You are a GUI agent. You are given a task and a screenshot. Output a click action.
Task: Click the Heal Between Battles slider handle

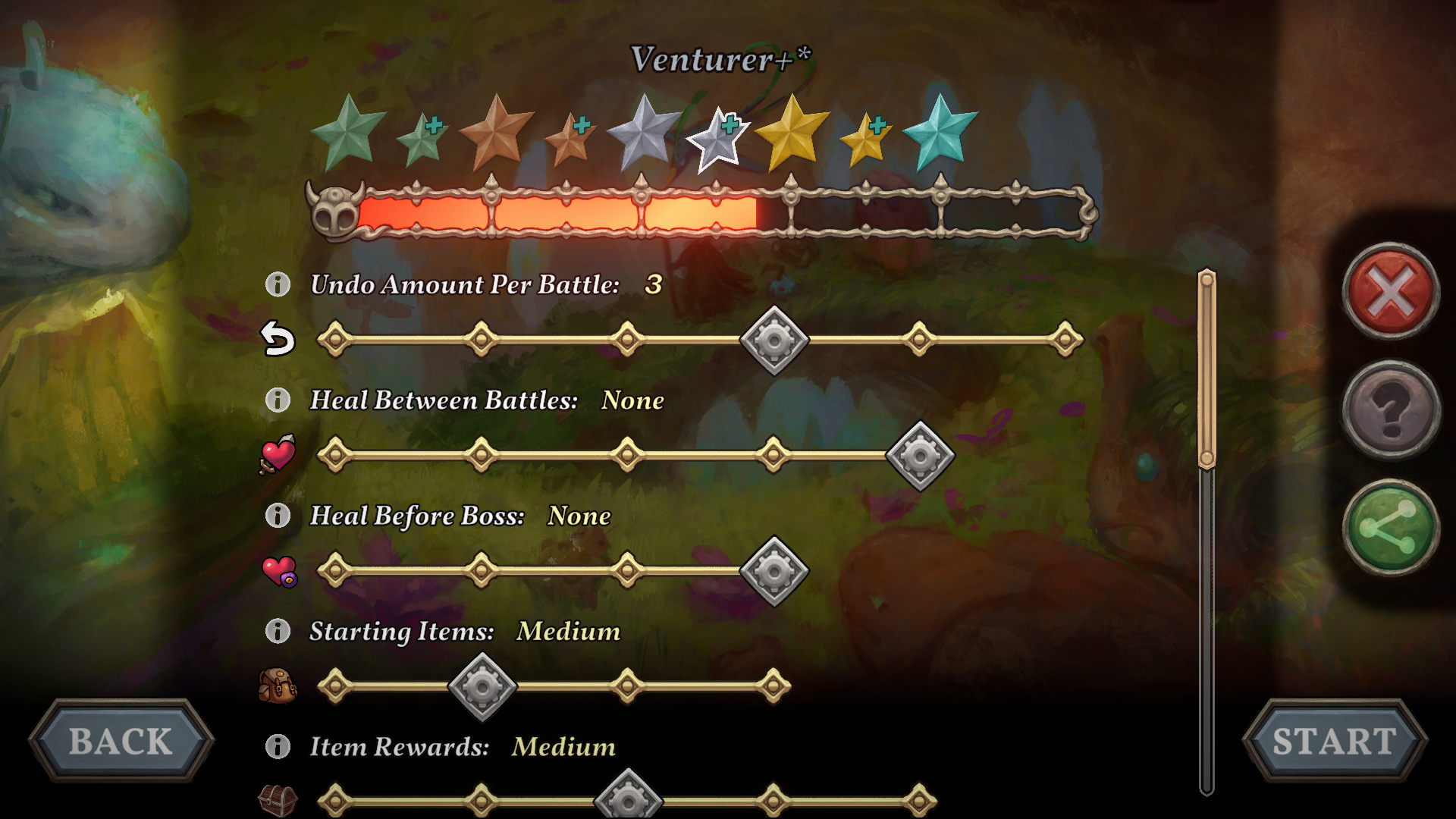pos(920,456)
